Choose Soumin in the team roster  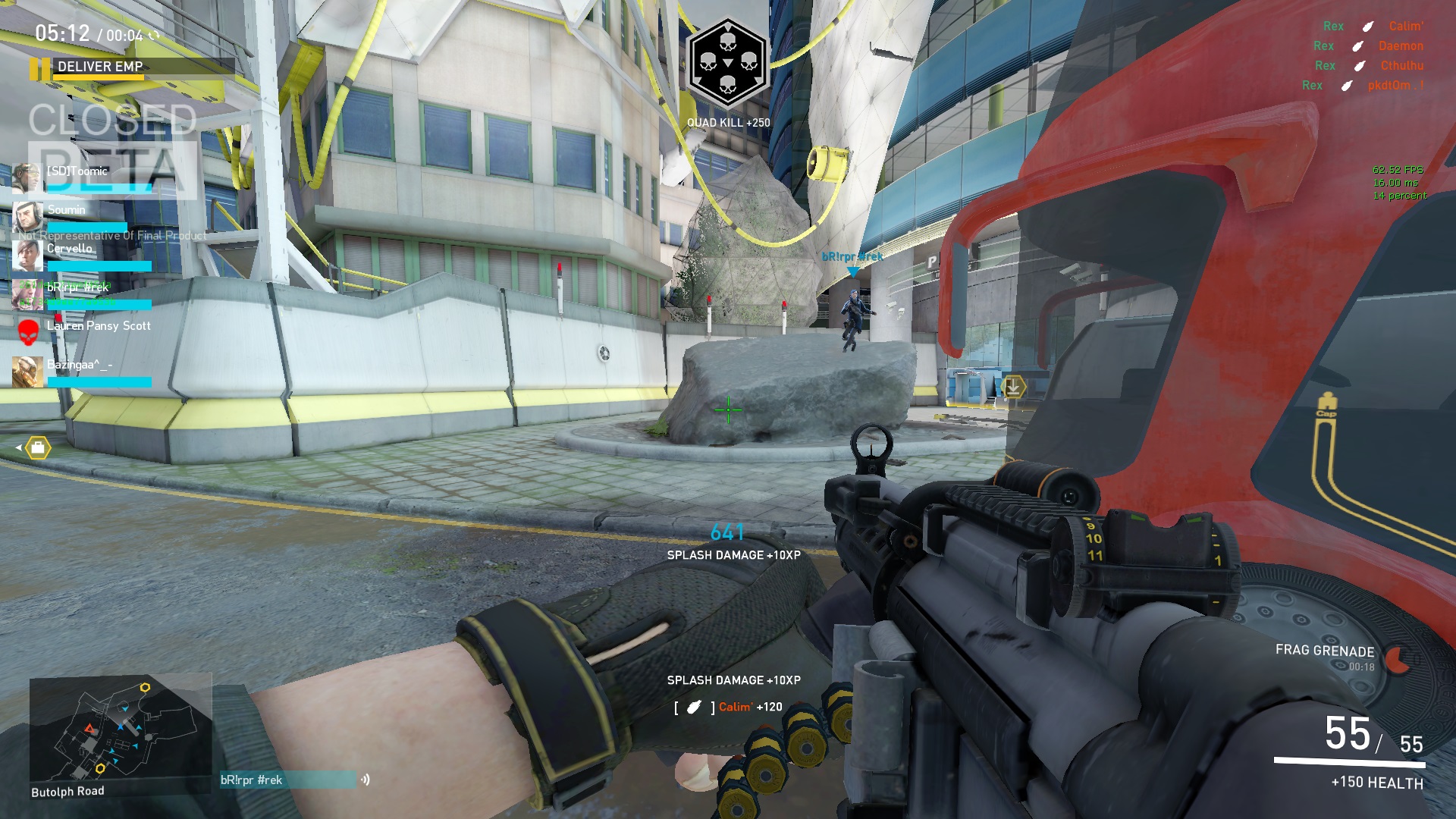(67, 211)
